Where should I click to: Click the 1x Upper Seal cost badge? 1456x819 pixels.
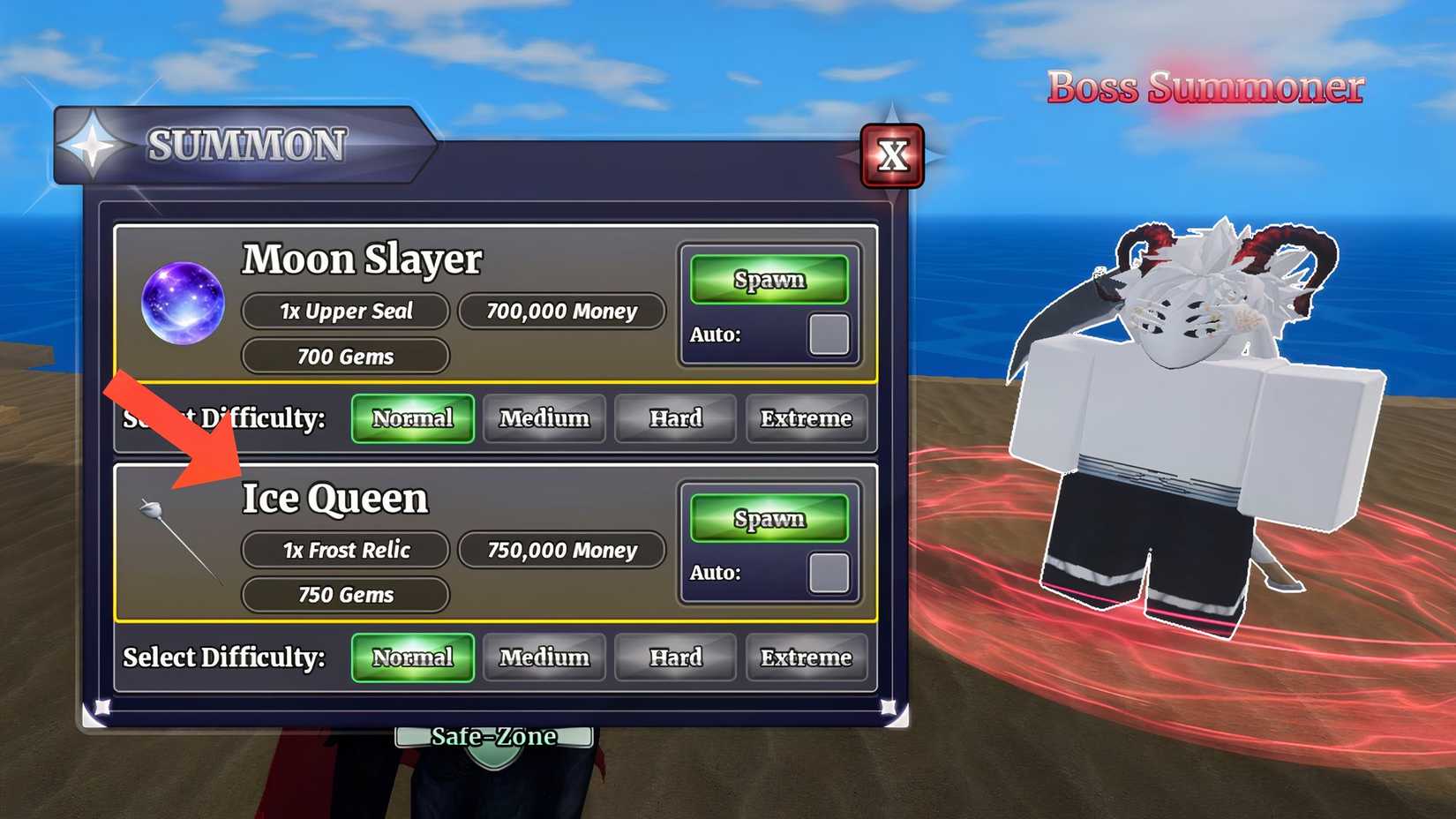click(x=345, y=311)
